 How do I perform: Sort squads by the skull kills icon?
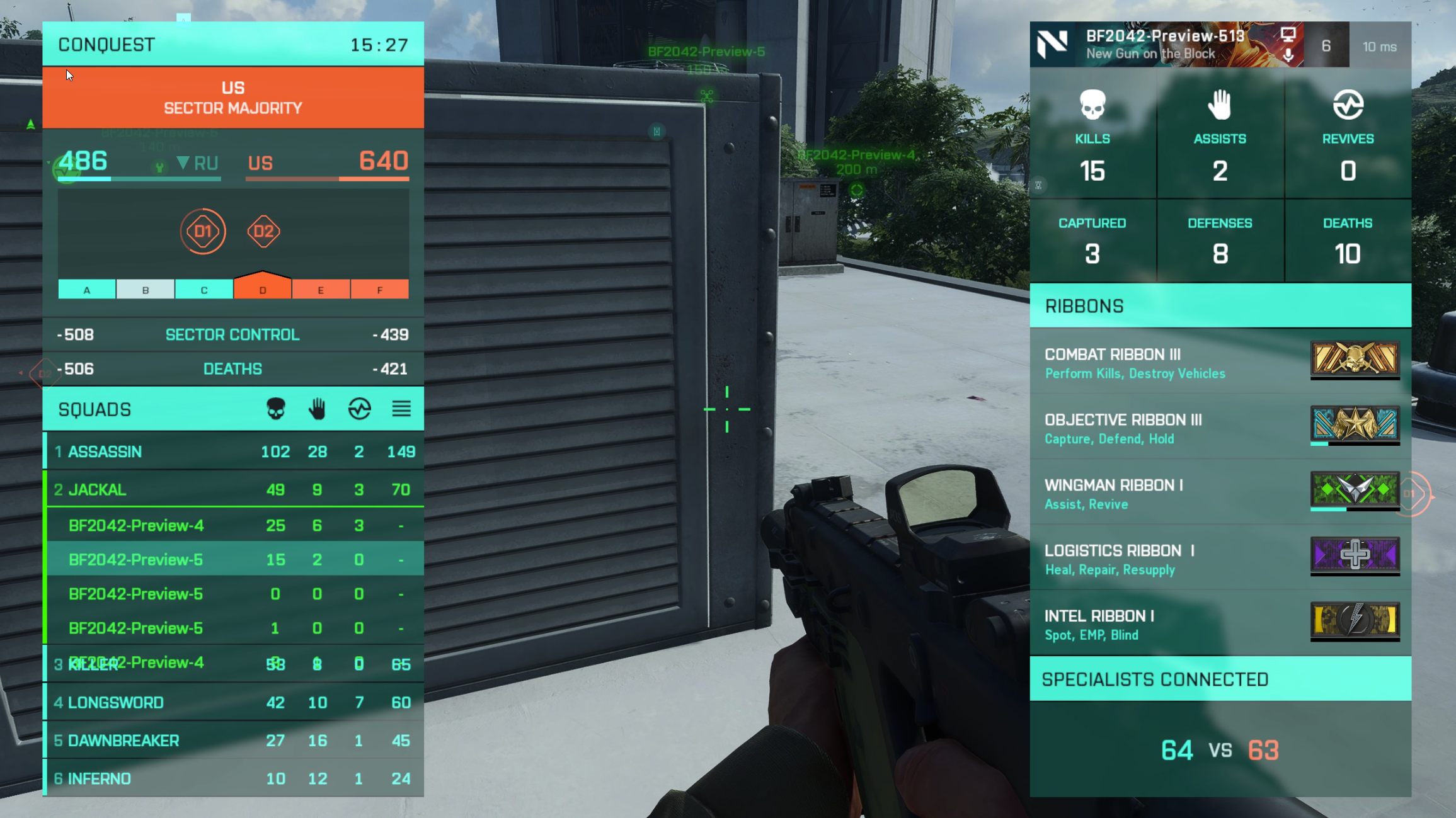click(276, 409)
